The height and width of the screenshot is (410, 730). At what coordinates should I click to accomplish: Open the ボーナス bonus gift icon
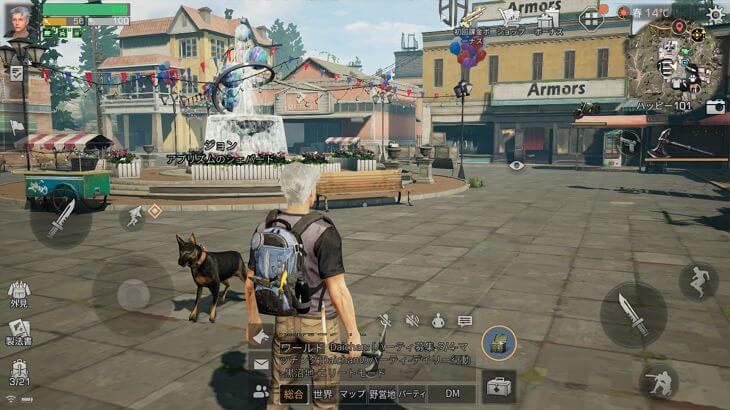point(547,17)
